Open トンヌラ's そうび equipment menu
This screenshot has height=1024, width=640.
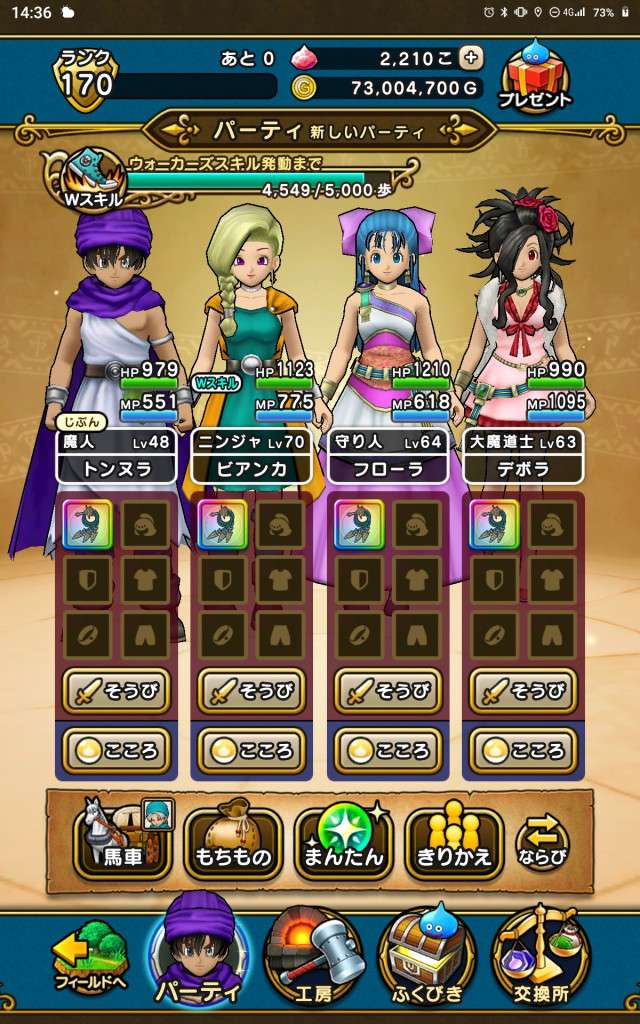pyautogui.click(x=116, y=690)
